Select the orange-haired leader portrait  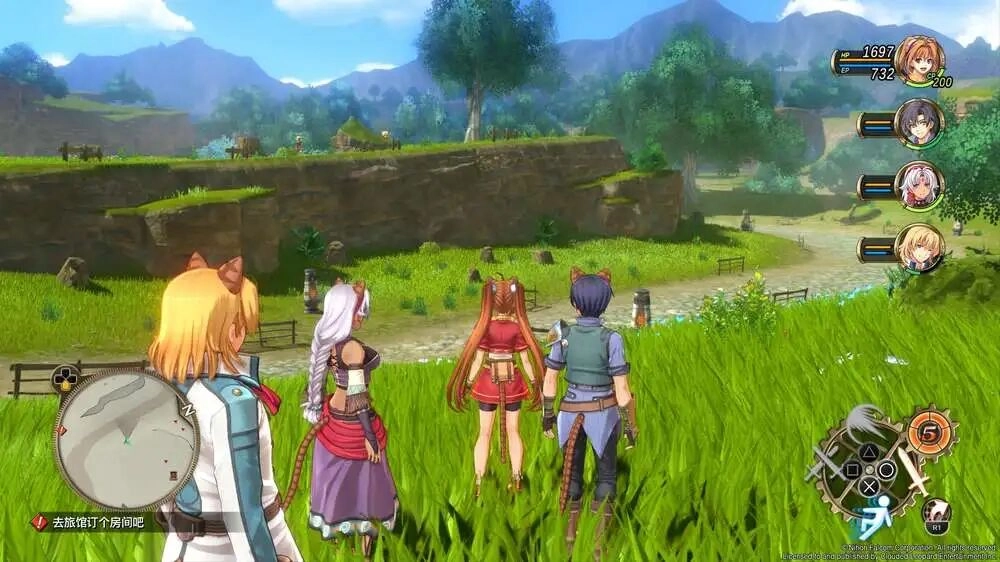(918, 60)
